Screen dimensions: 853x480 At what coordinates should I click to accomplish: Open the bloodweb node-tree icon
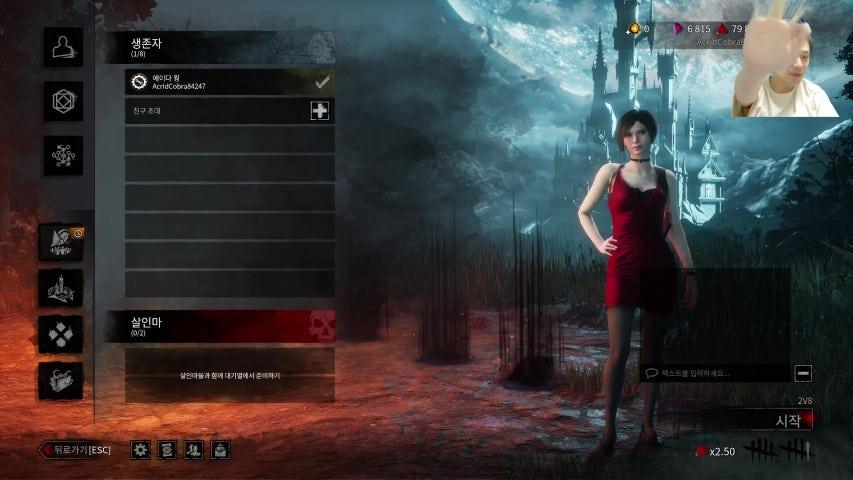click(63, 156)
